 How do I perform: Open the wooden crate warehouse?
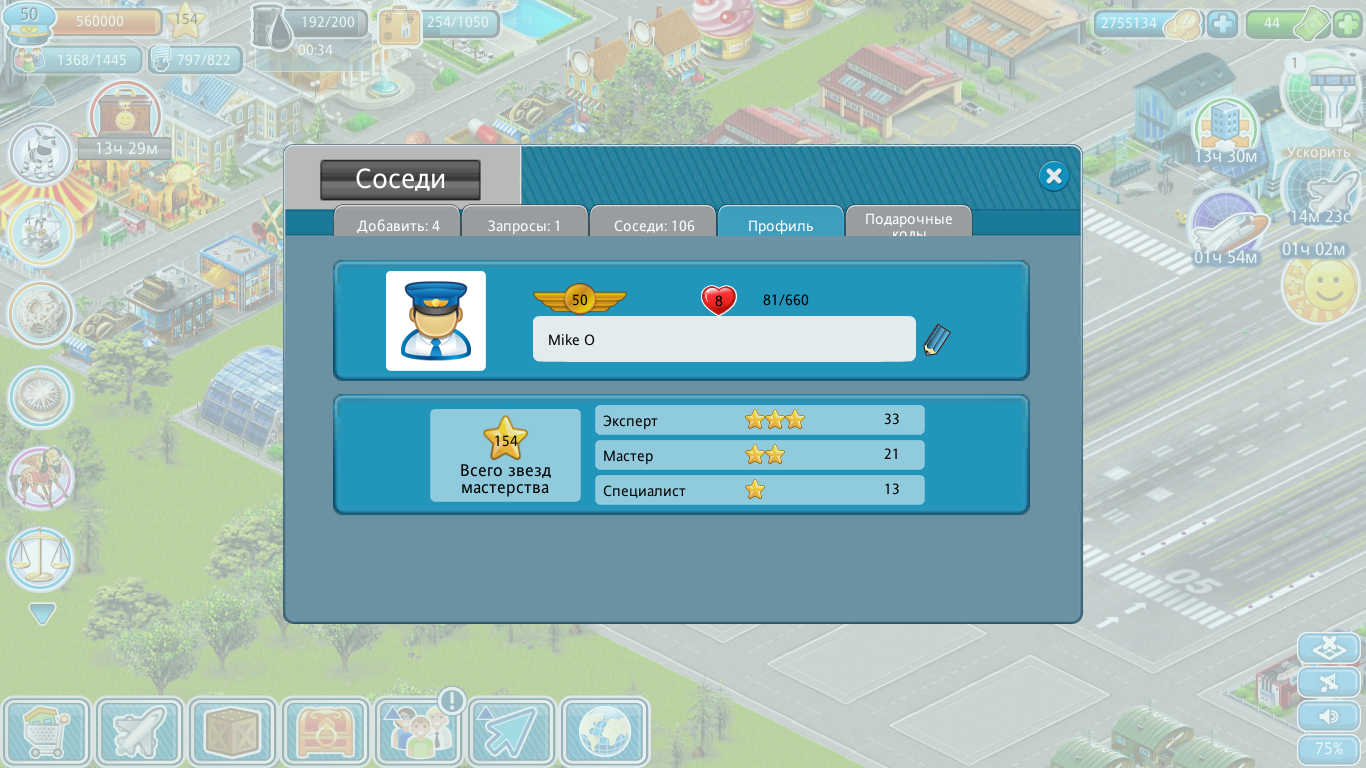[x=232, y=733]
